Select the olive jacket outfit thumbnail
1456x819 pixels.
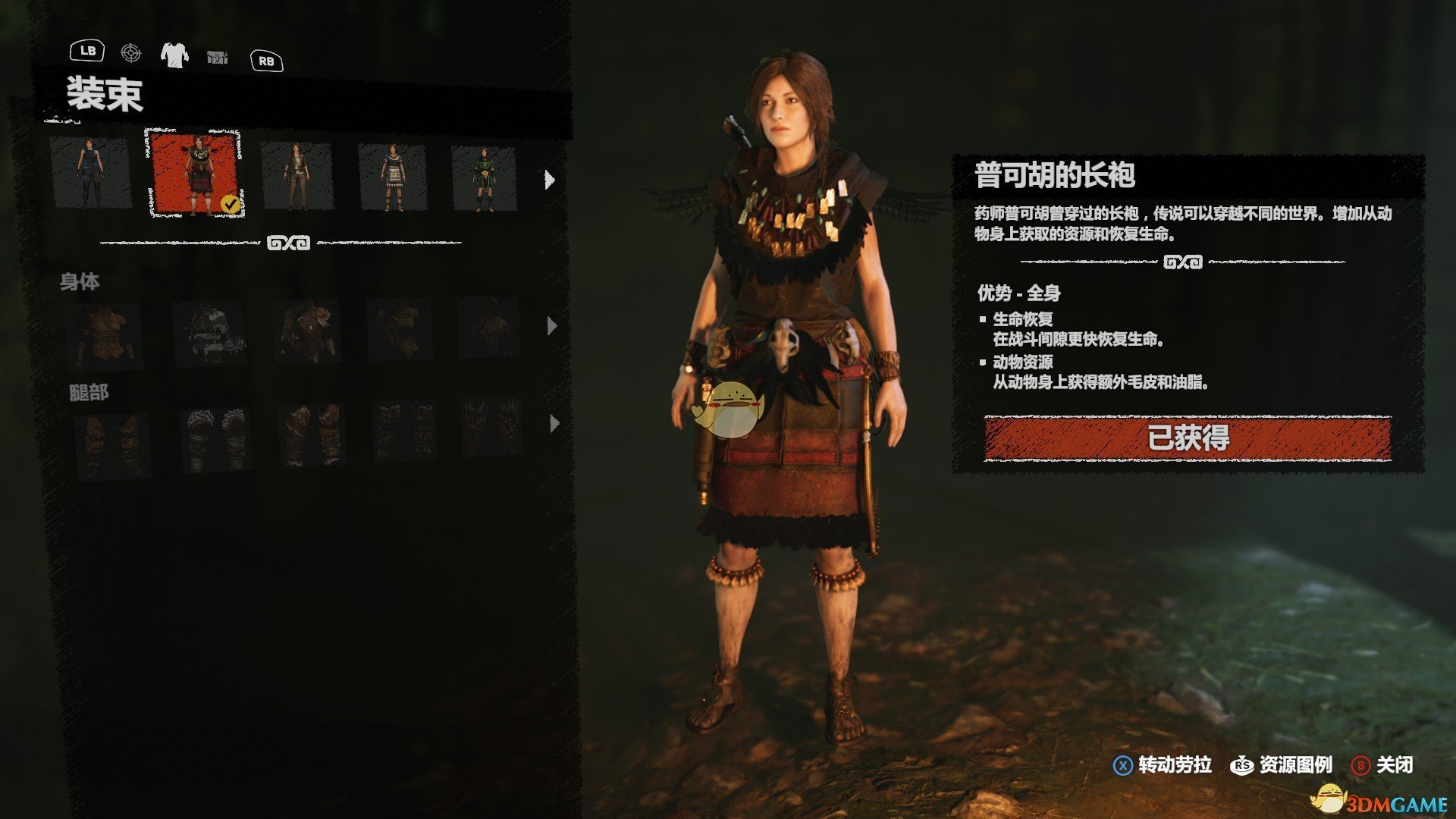297,176
